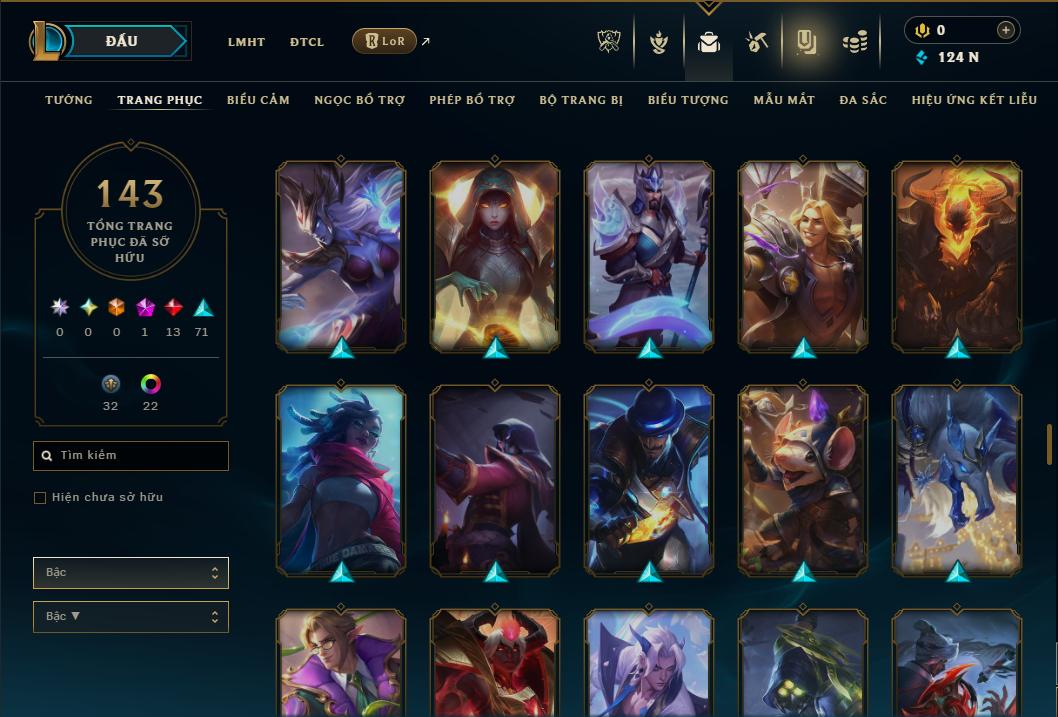The height and width of the screenshot is (717, 1058).
Task: Select the PHÉP BỔ TRỢ tab
Action: click(x=472, y=100)
